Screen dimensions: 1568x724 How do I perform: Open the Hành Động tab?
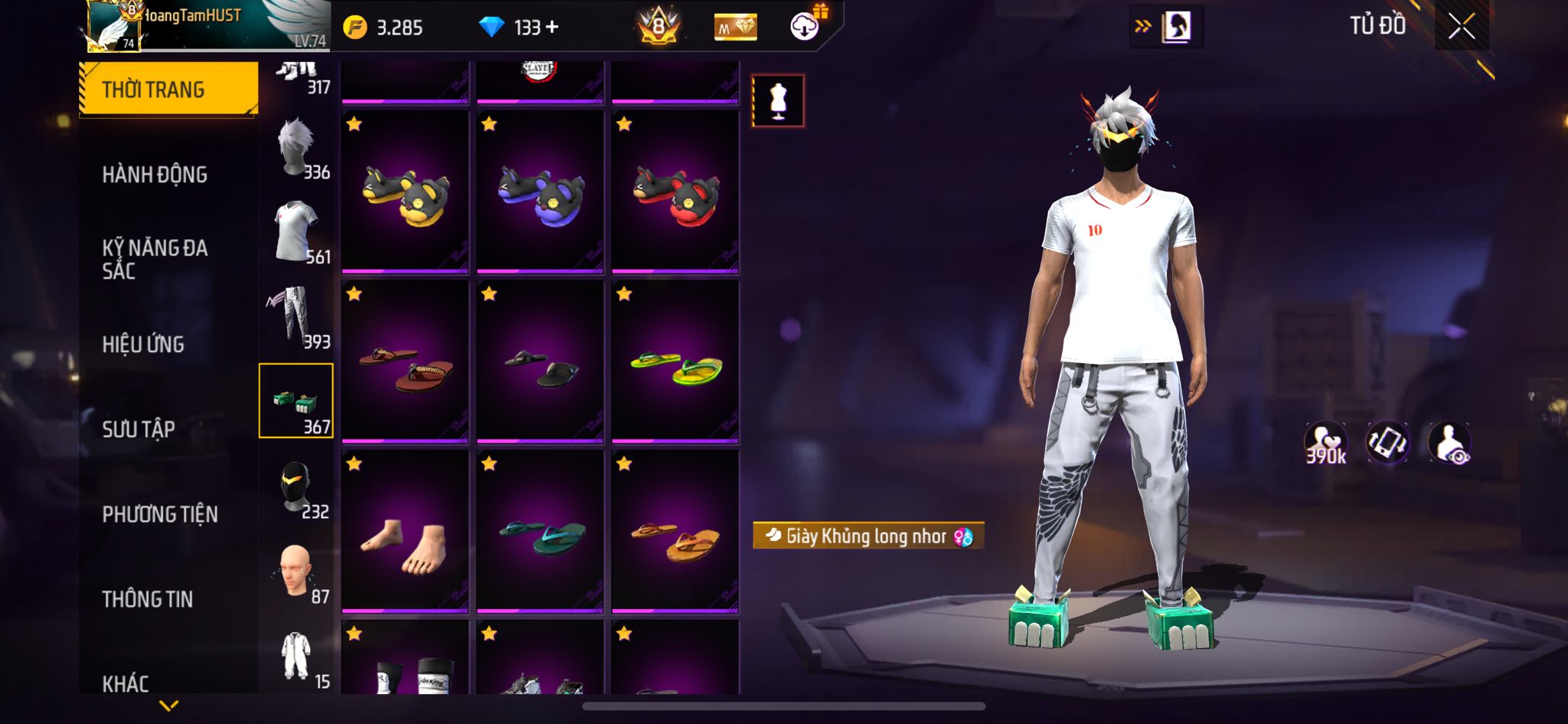coord(155,175)
